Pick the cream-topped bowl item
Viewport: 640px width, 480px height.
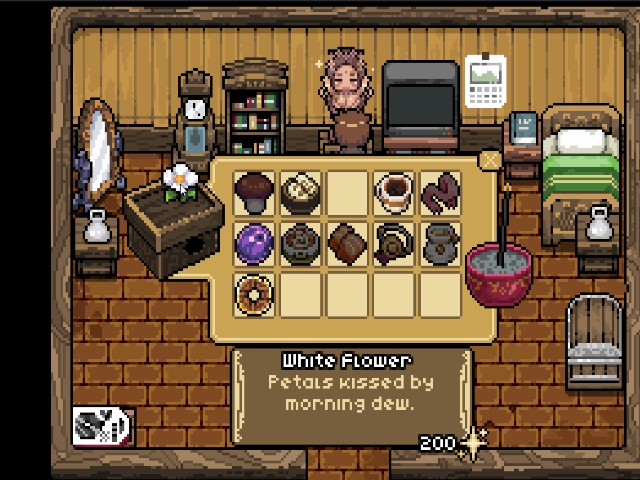300,191
